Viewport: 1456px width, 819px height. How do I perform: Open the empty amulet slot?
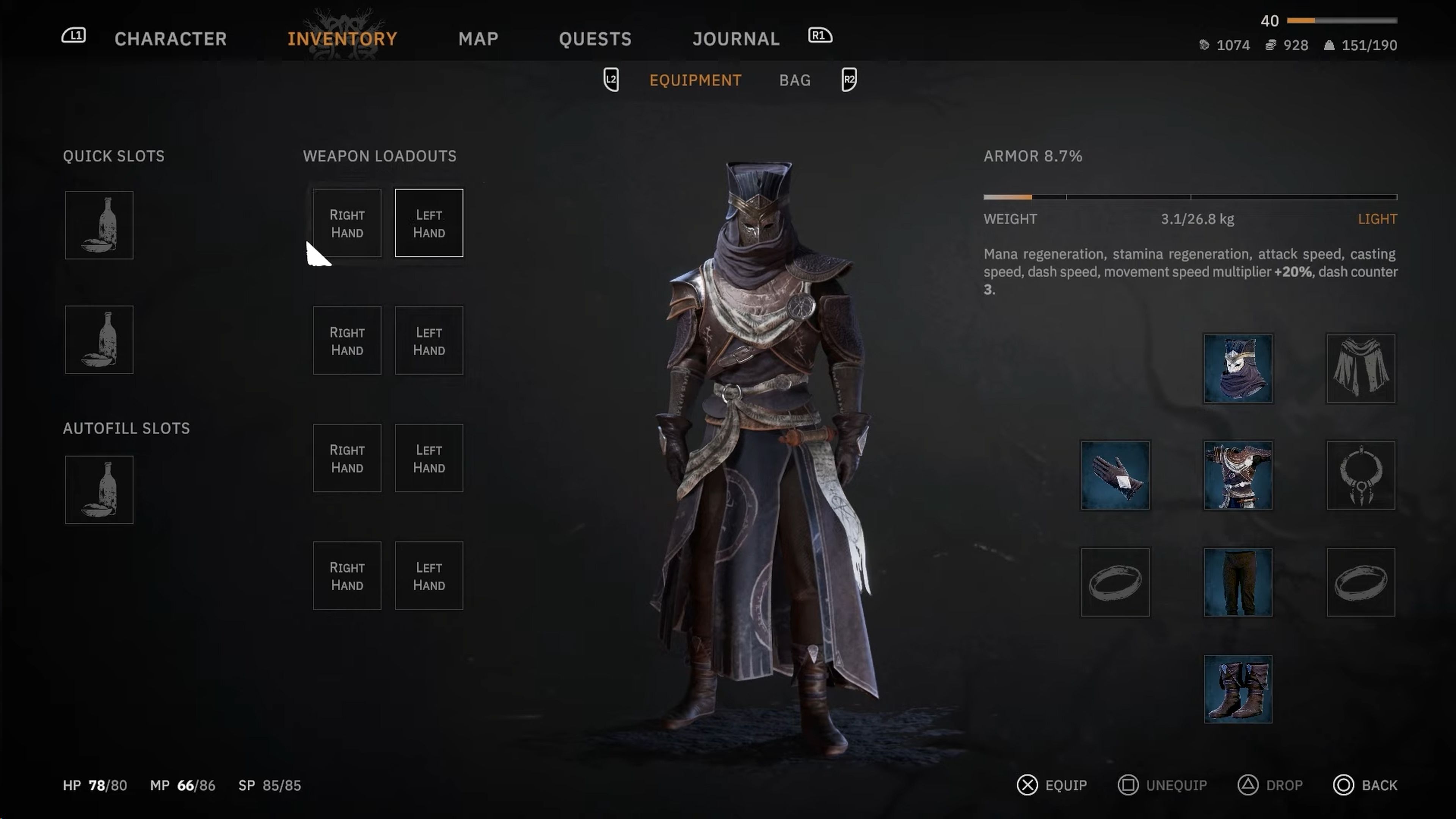pyautogui.click(x=1360, y=475)
